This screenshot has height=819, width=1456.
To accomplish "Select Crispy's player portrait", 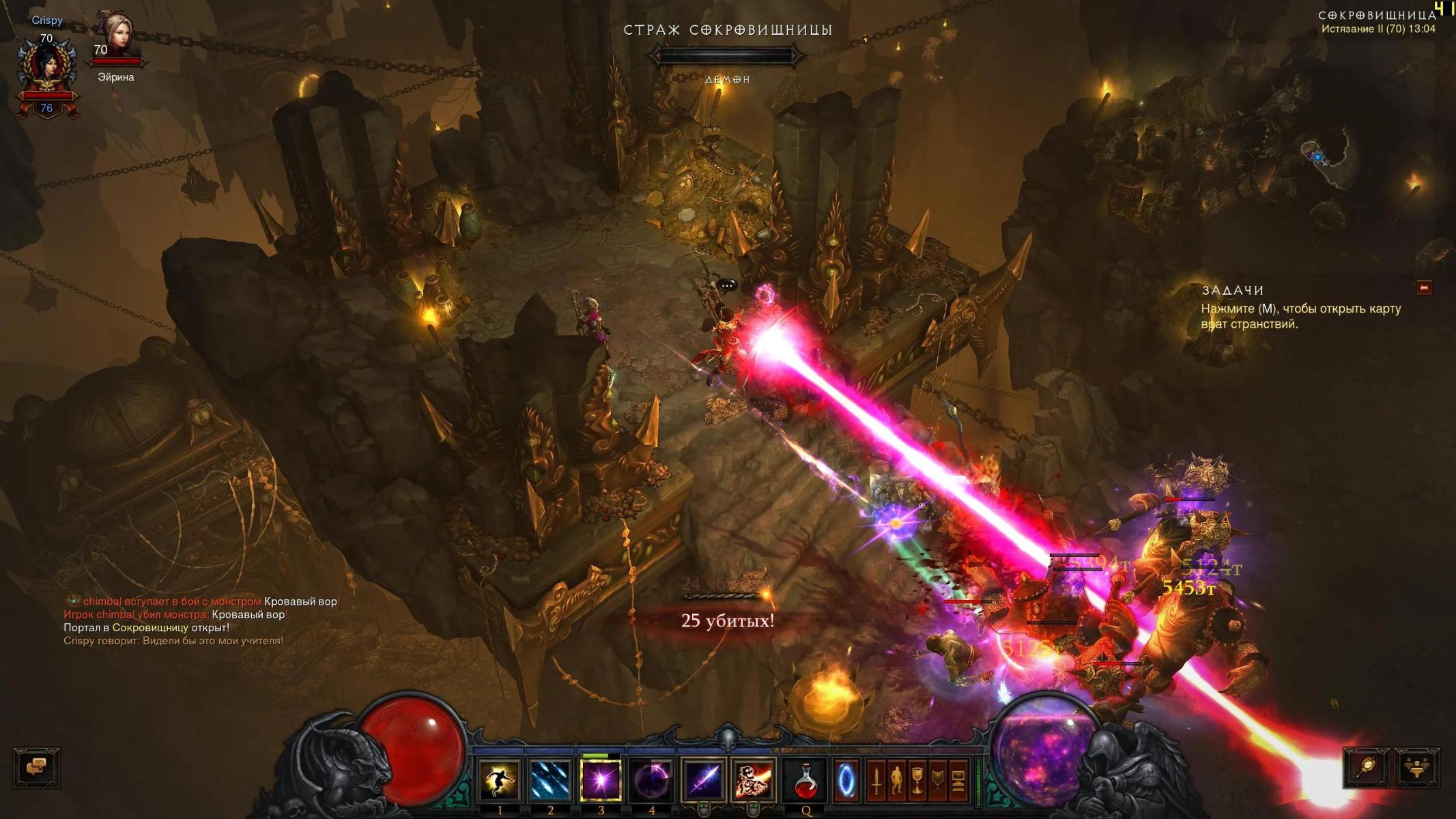I will coord(46,68).
